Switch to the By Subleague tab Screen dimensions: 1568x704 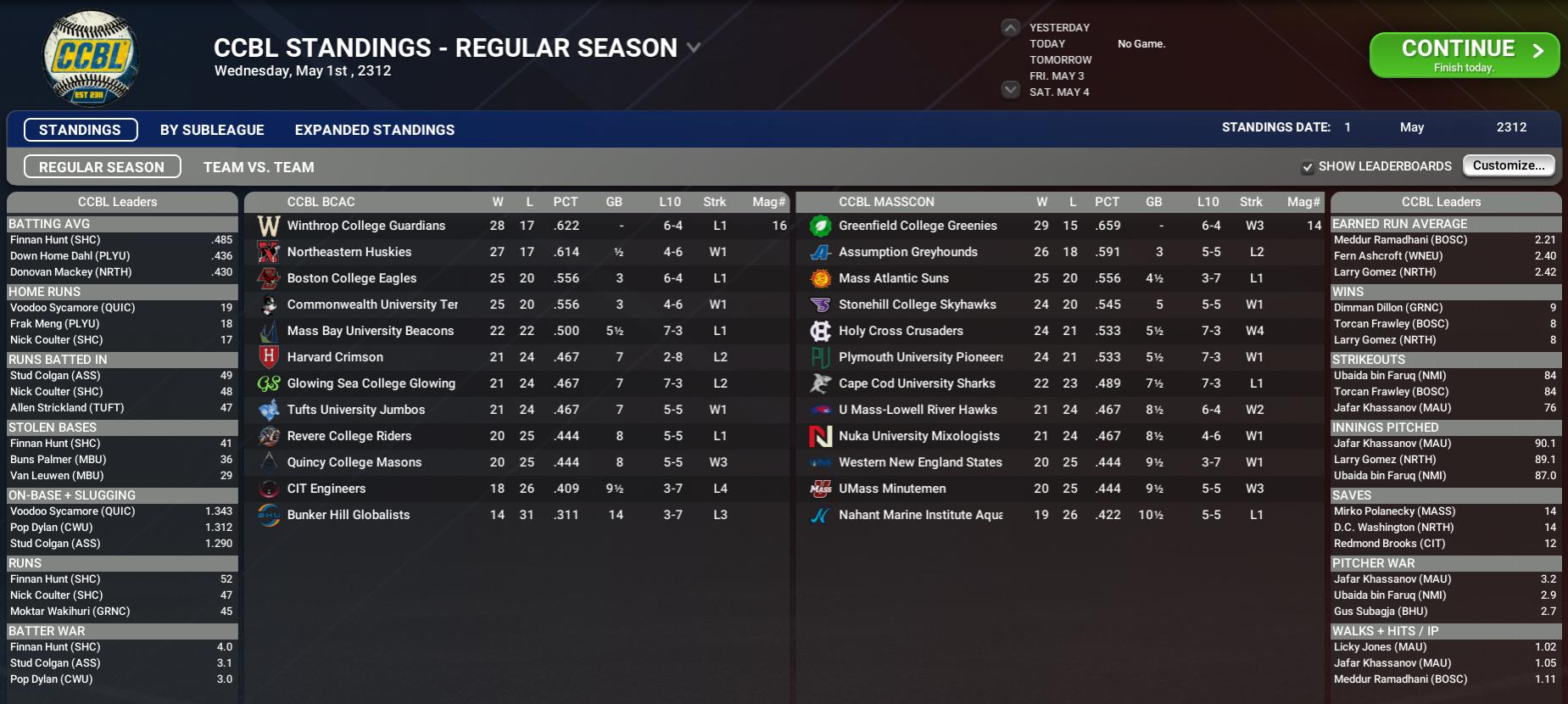212,130
